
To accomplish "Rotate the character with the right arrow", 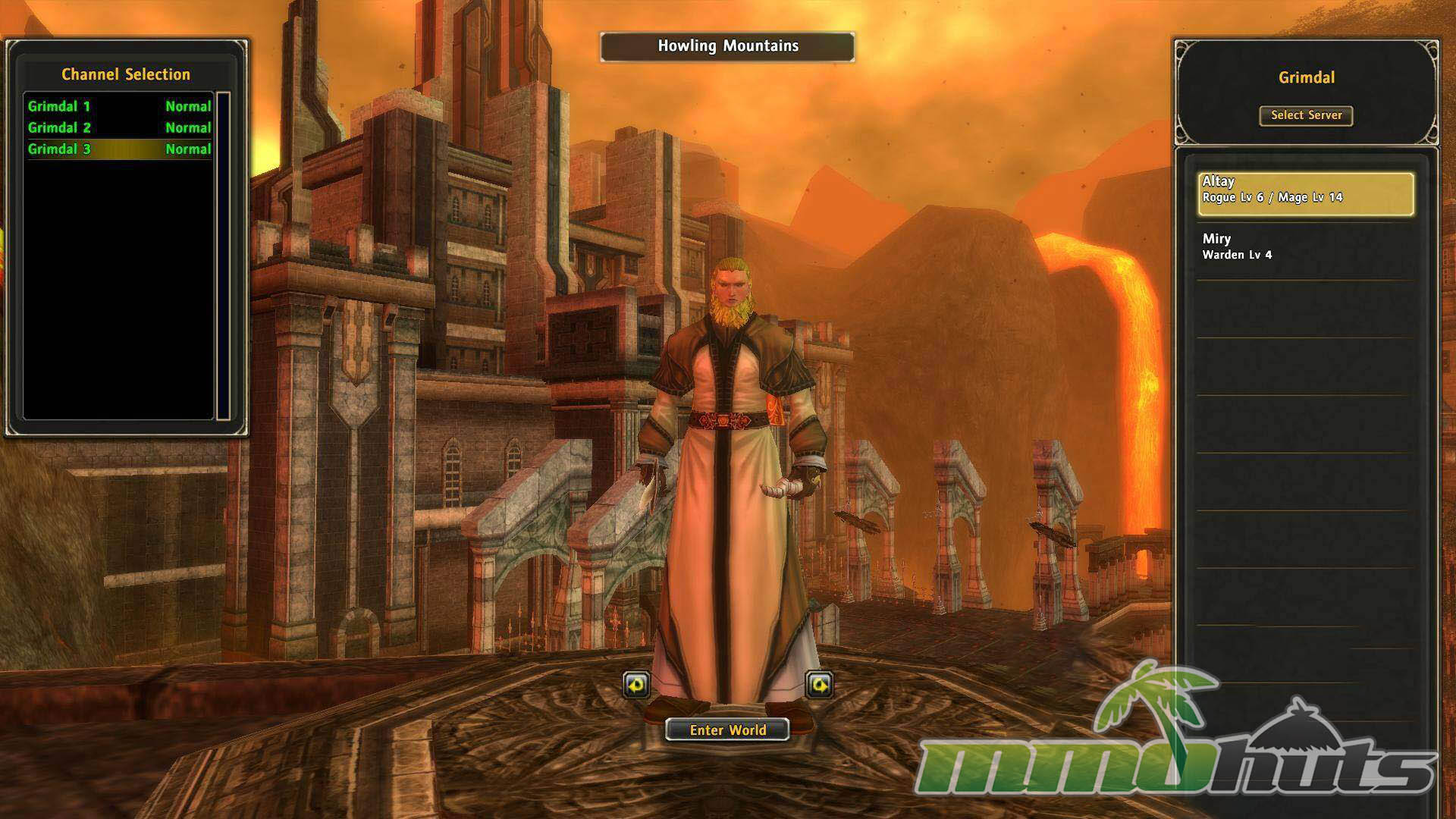I will pyautogui.click(x=819, y=685).
